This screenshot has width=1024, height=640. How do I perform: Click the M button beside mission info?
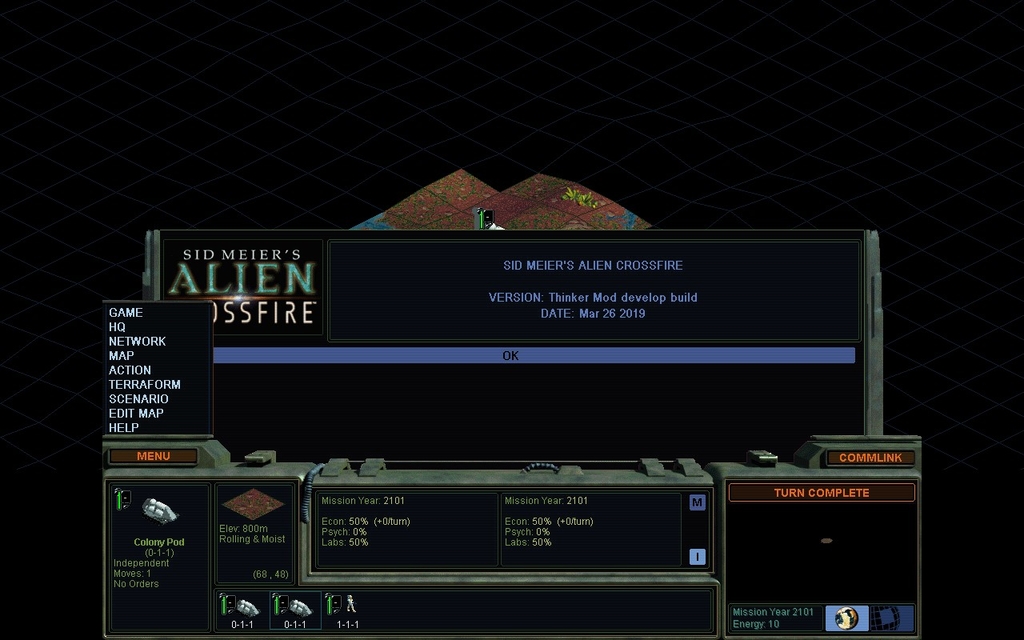click(697, 502)
